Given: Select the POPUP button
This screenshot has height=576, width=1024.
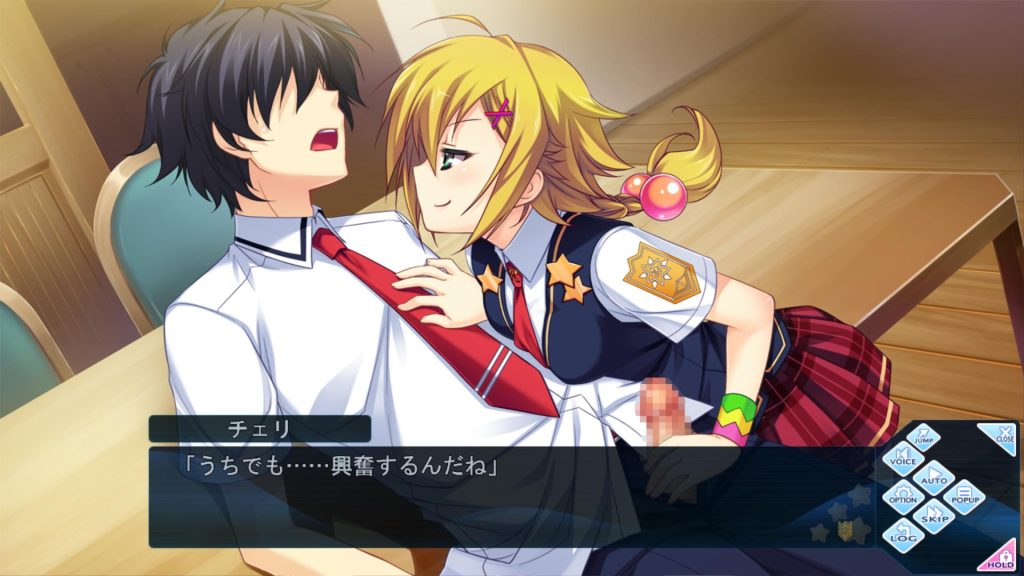Looking at the screenshot, I should (965, 495).
